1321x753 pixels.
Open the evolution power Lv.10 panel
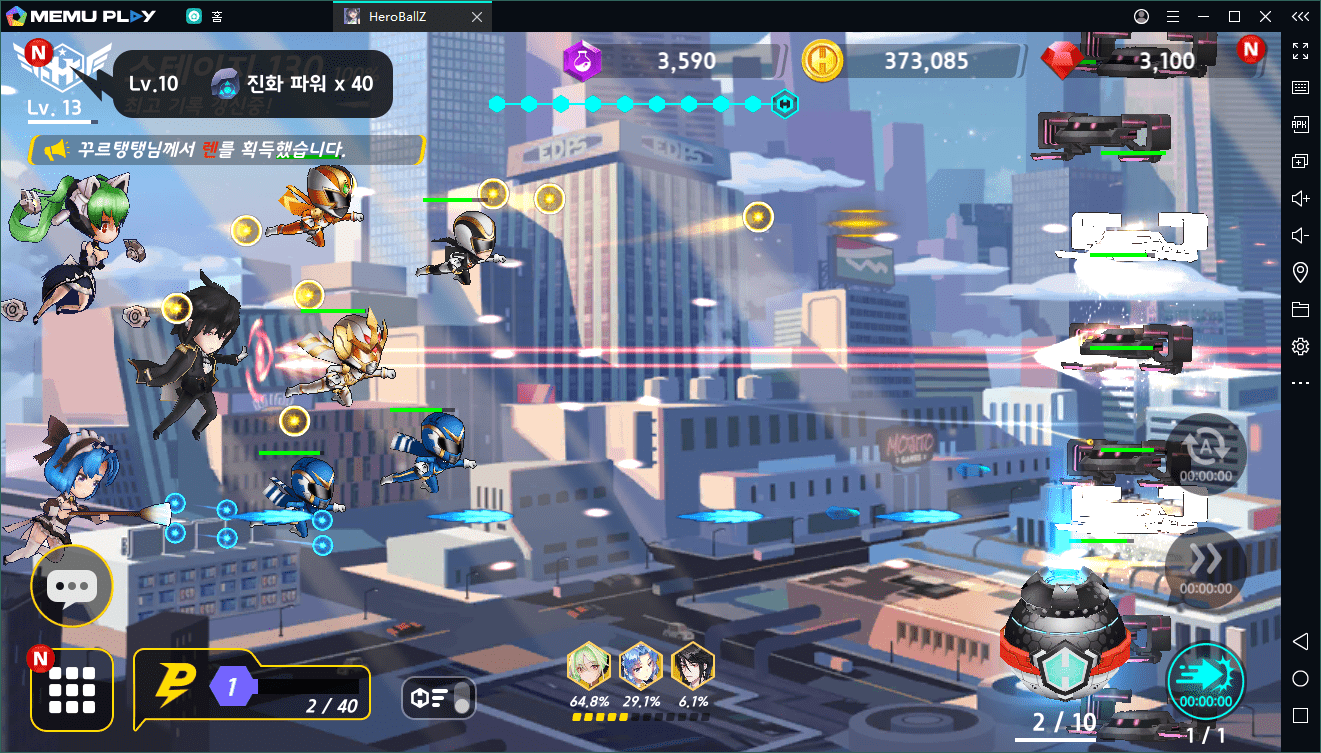pos(252,84)
